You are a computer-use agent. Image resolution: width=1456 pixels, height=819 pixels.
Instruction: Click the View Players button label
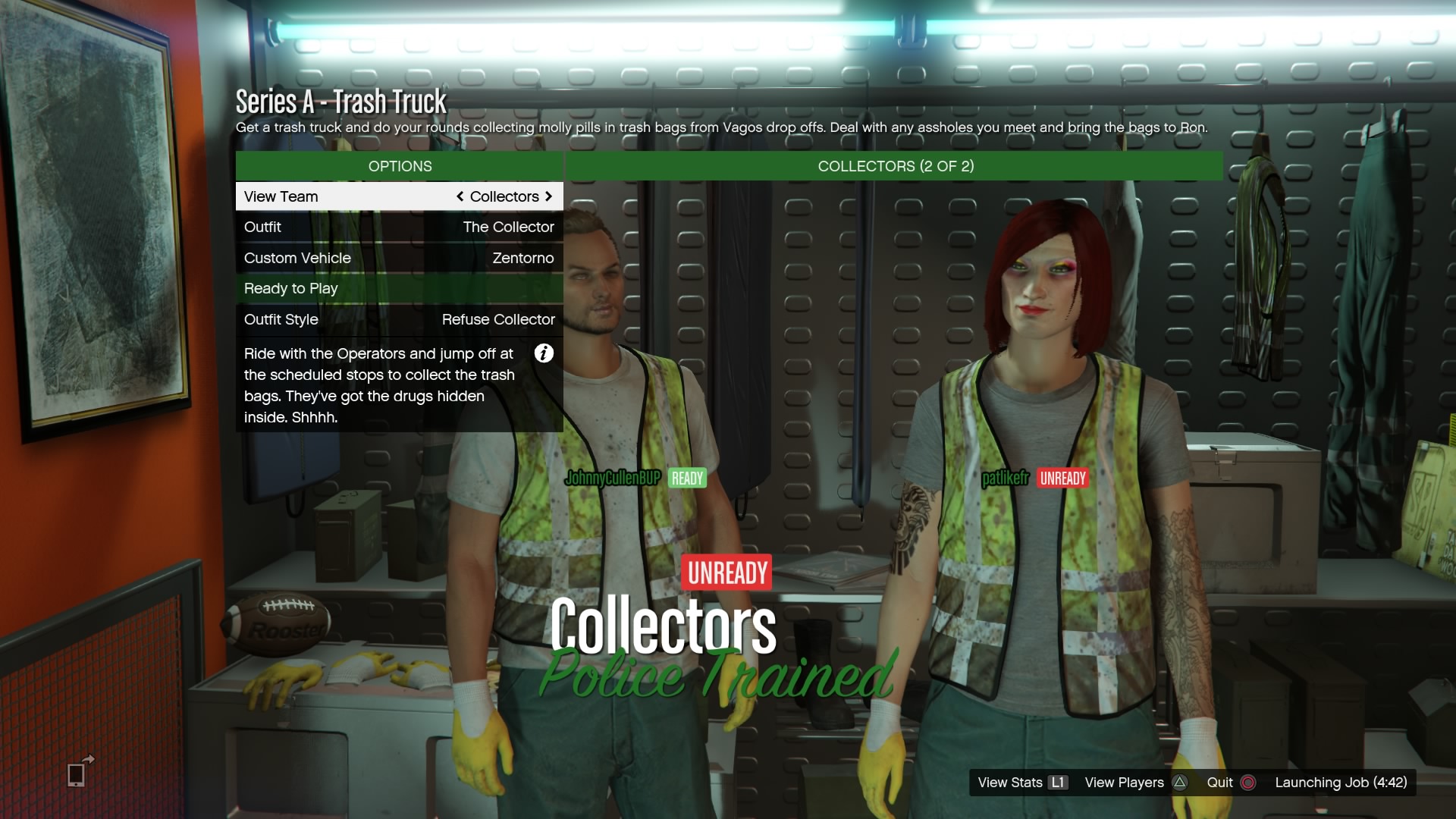pyautogui.click(x=1123, y=783)
